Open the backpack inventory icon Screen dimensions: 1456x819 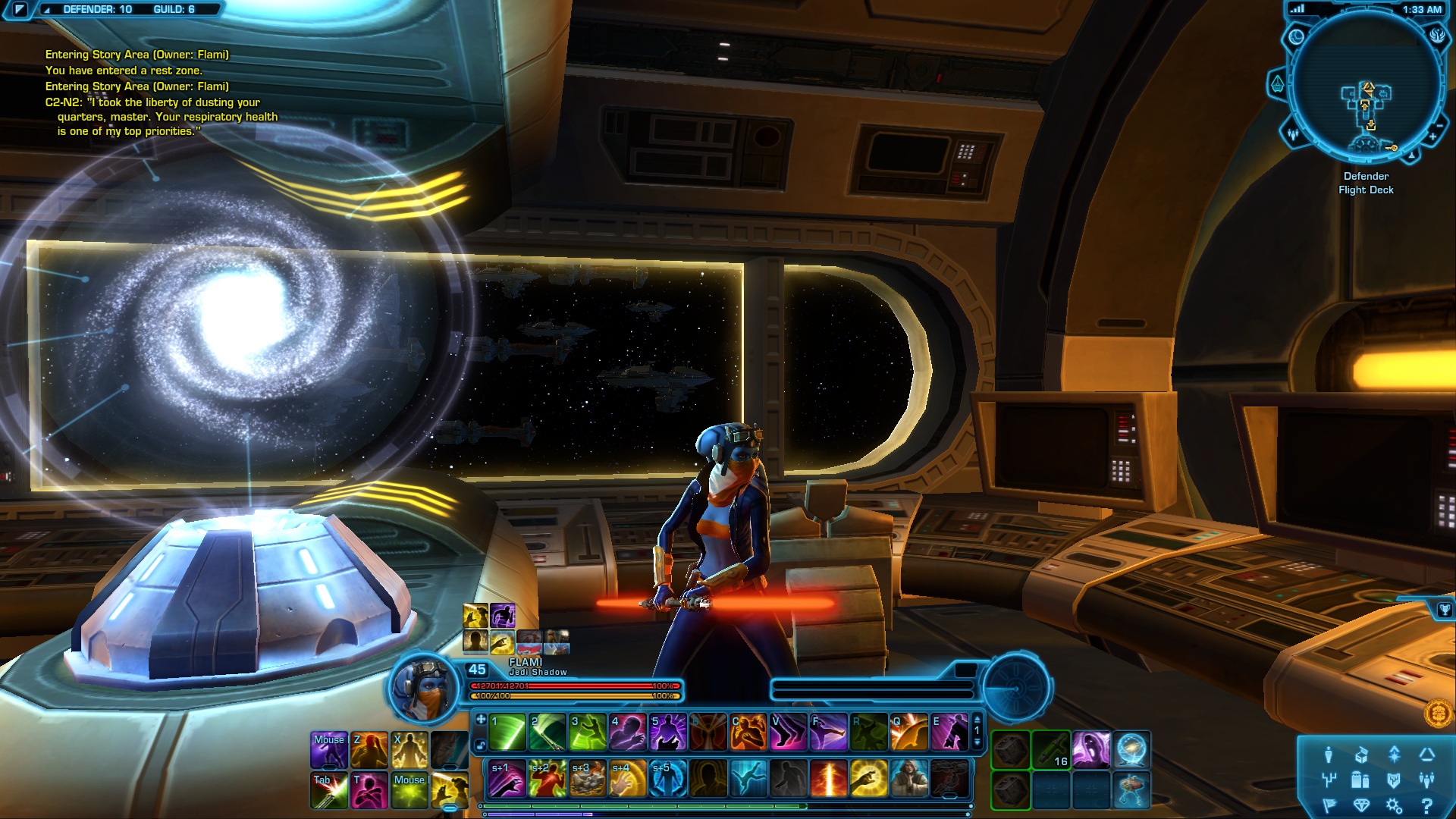click(1360, 780)
